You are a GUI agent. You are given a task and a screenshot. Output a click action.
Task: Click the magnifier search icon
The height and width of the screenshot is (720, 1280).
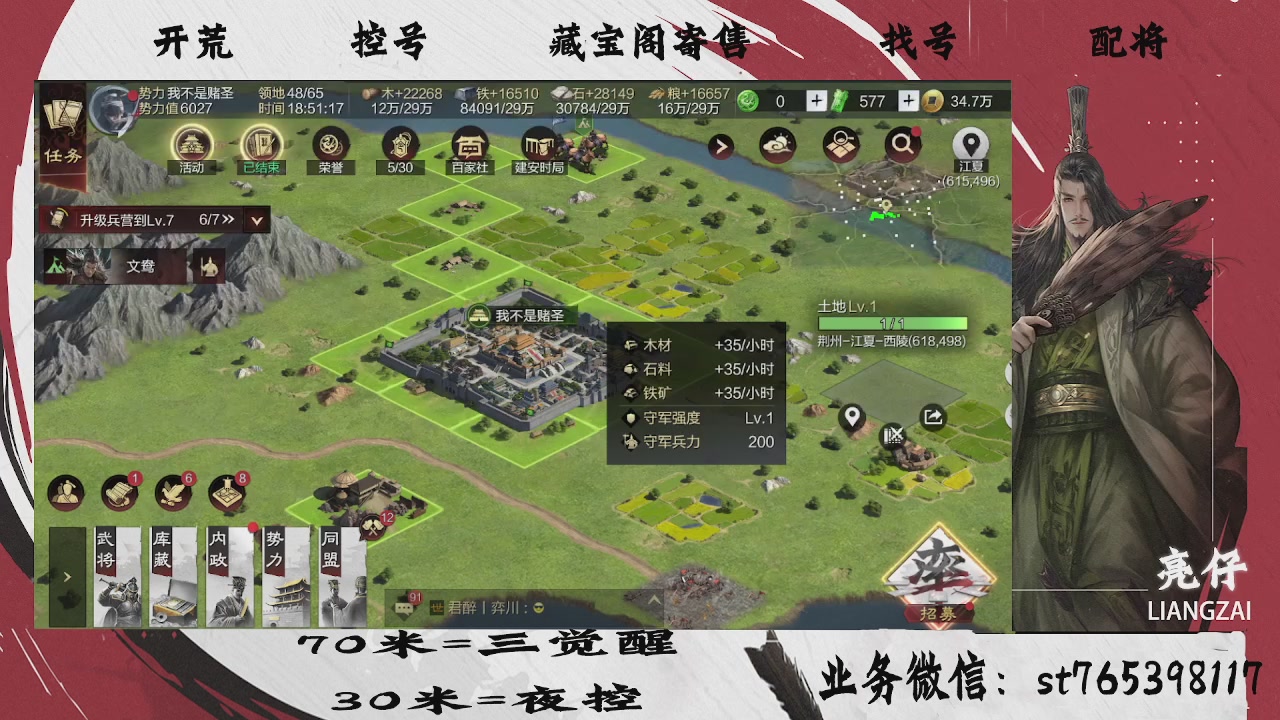point(903,145)
